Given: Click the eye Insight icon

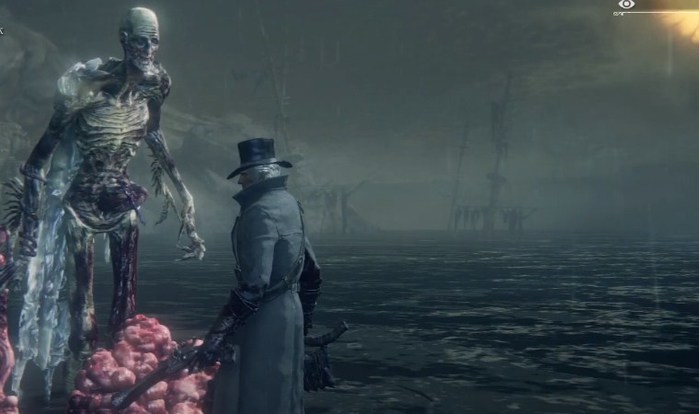Looking at the screenshot, I should tap(626, 5).
